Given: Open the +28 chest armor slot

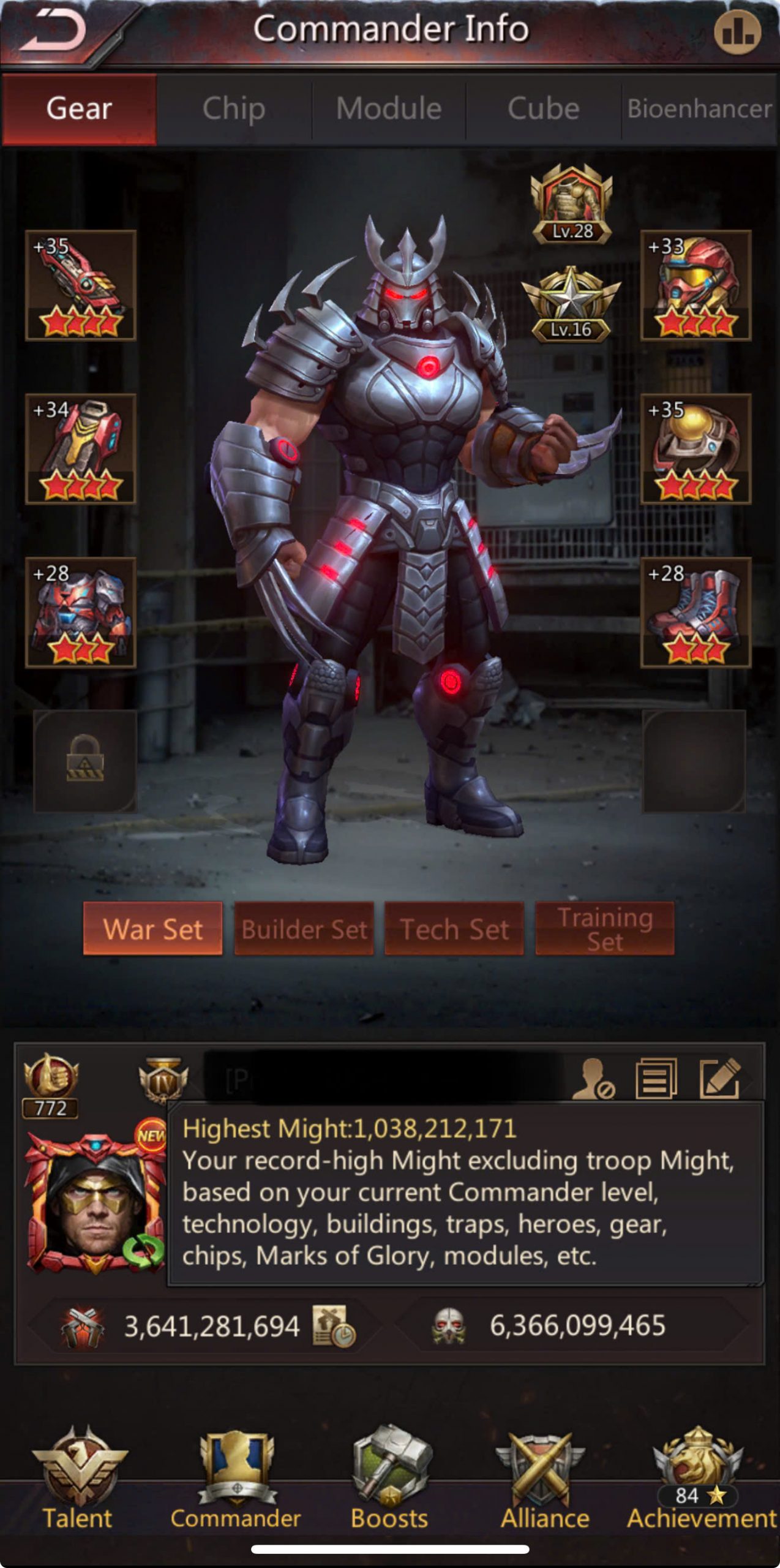Looking at the screenshot, I should point(81,612).
